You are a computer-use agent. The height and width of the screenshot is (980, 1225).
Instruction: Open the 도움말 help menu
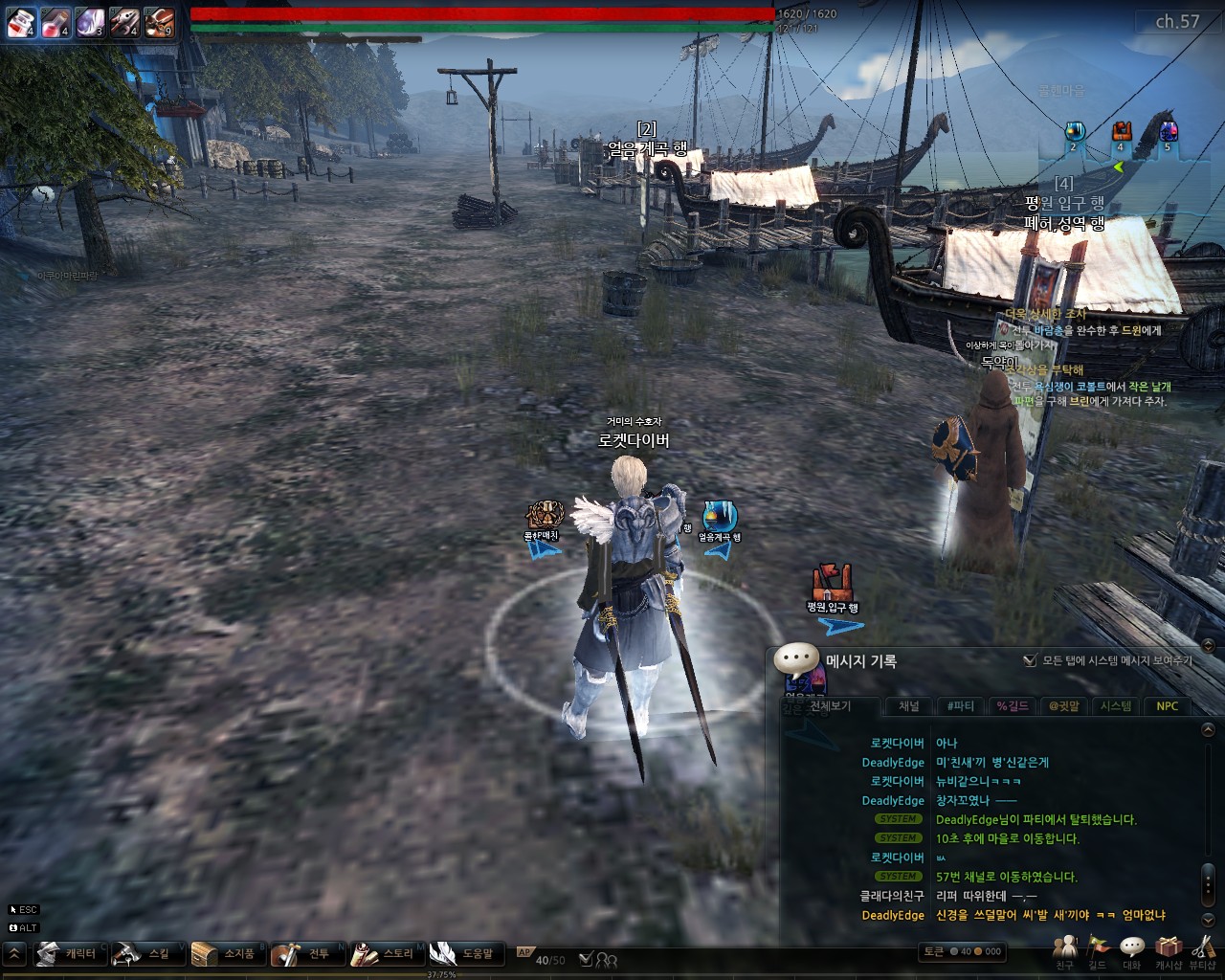point(466,953)
